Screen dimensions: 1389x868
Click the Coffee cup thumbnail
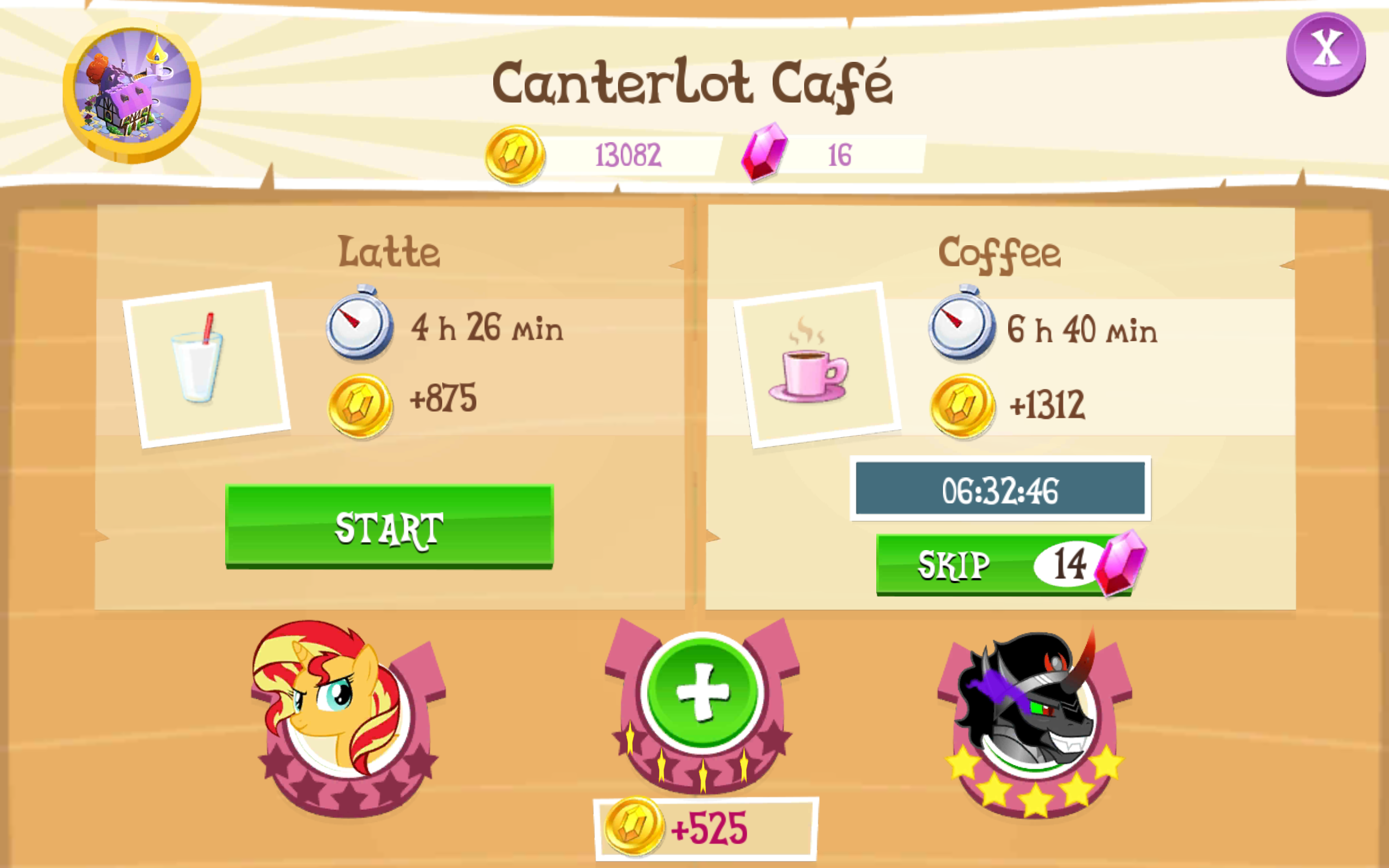pos(816,365)
